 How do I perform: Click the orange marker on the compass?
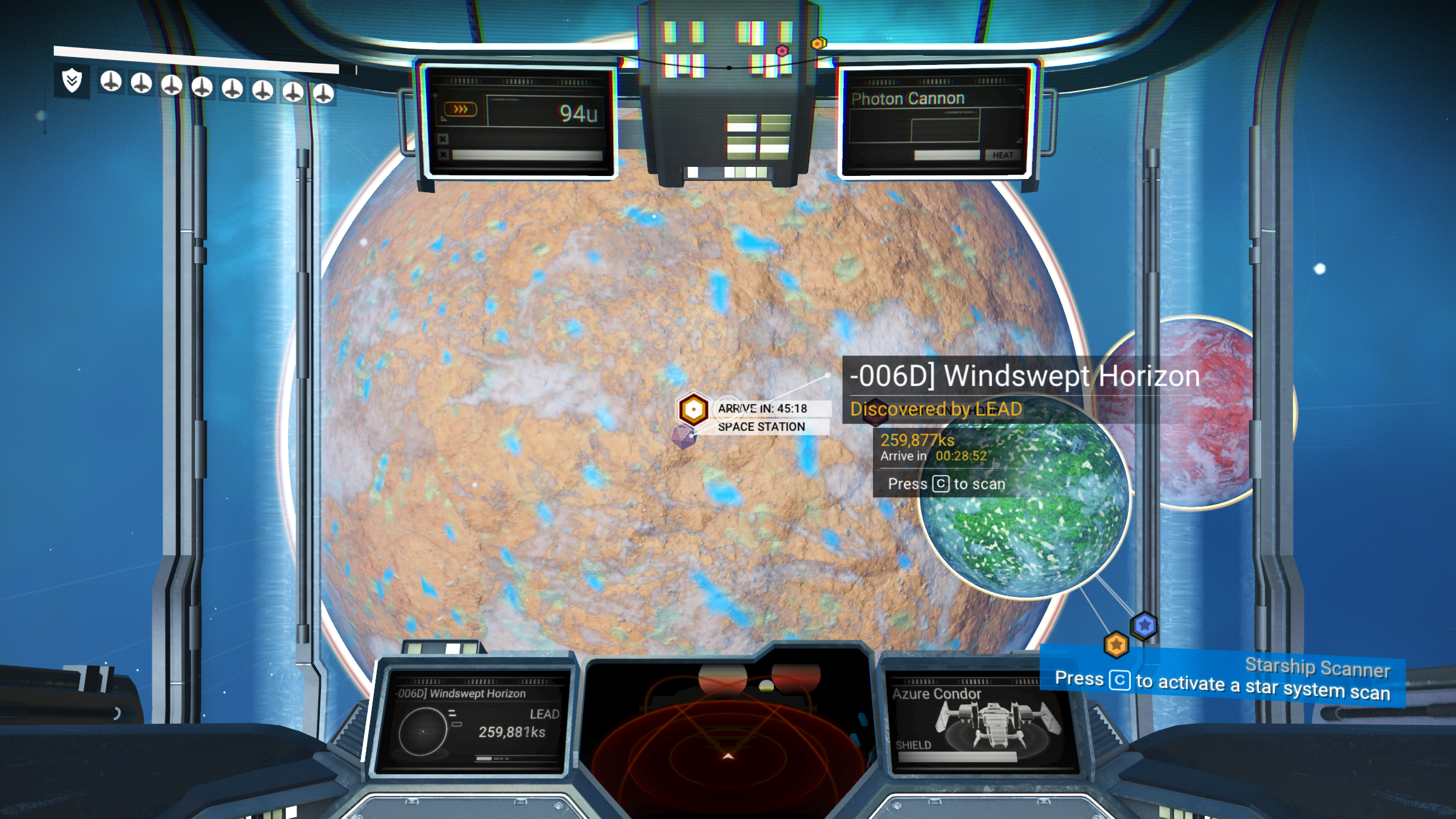click(818, 44)
